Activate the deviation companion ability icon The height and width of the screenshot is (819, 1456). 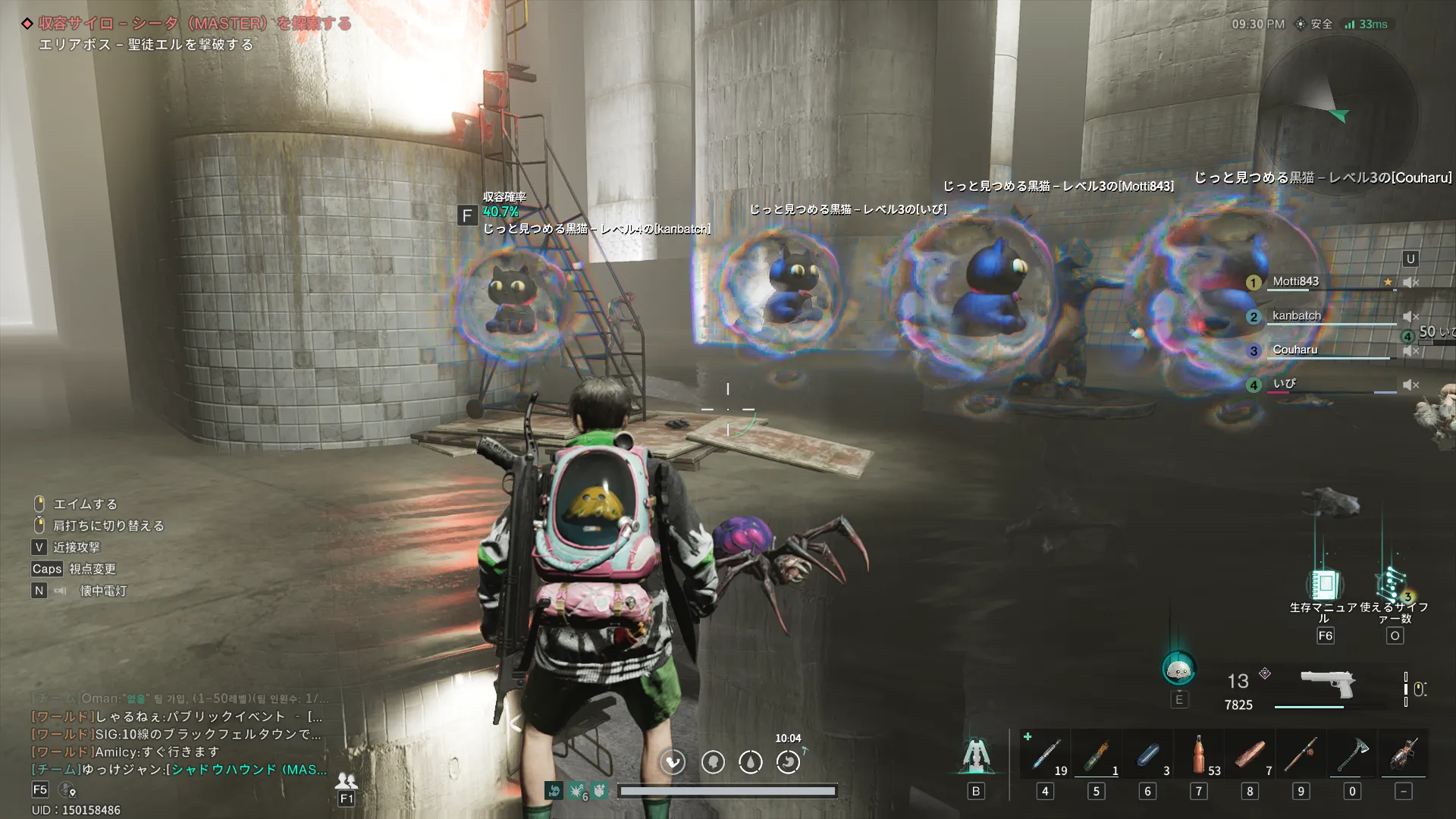(1178, 670)
